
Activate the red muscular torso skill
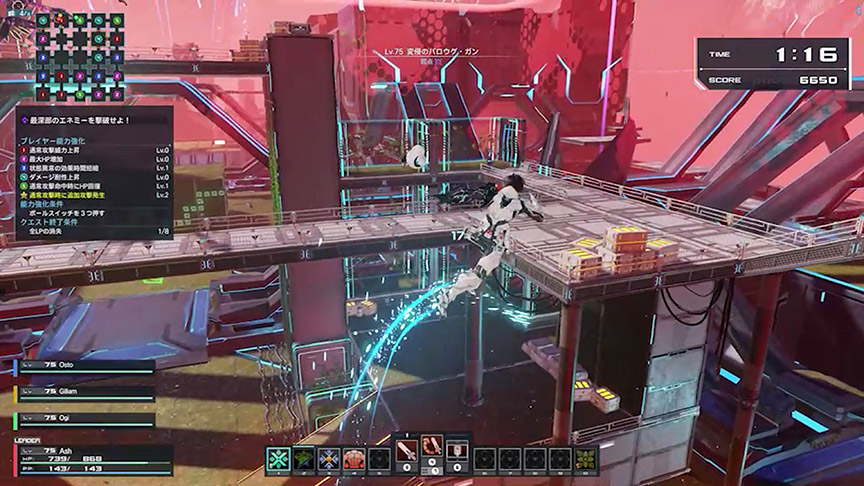point(354,459)
